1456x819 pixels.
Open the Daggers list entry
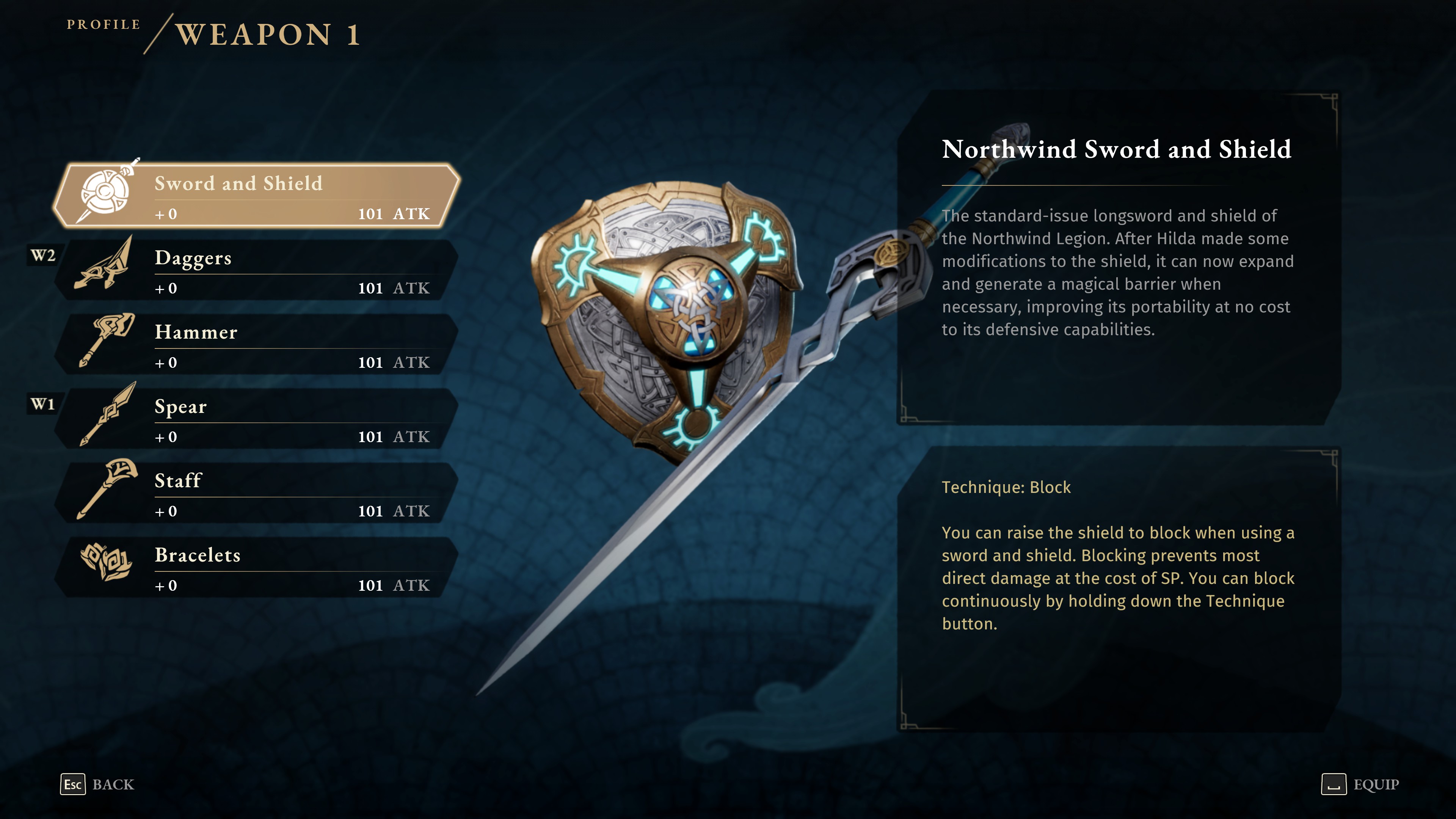254,271
